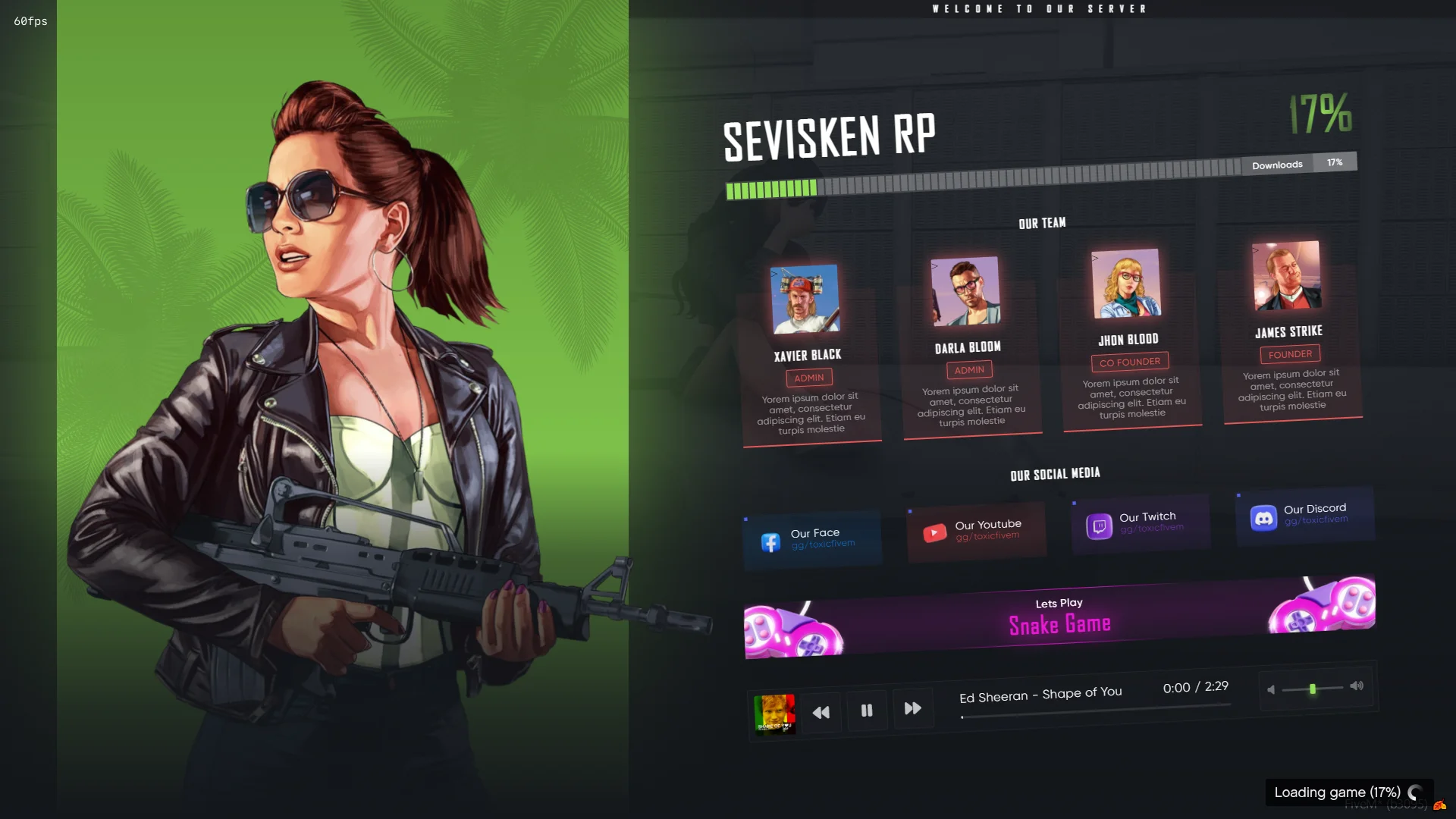Visit the Our Twitch channel link
The image size is (1456, 819).
point(1141,523)
